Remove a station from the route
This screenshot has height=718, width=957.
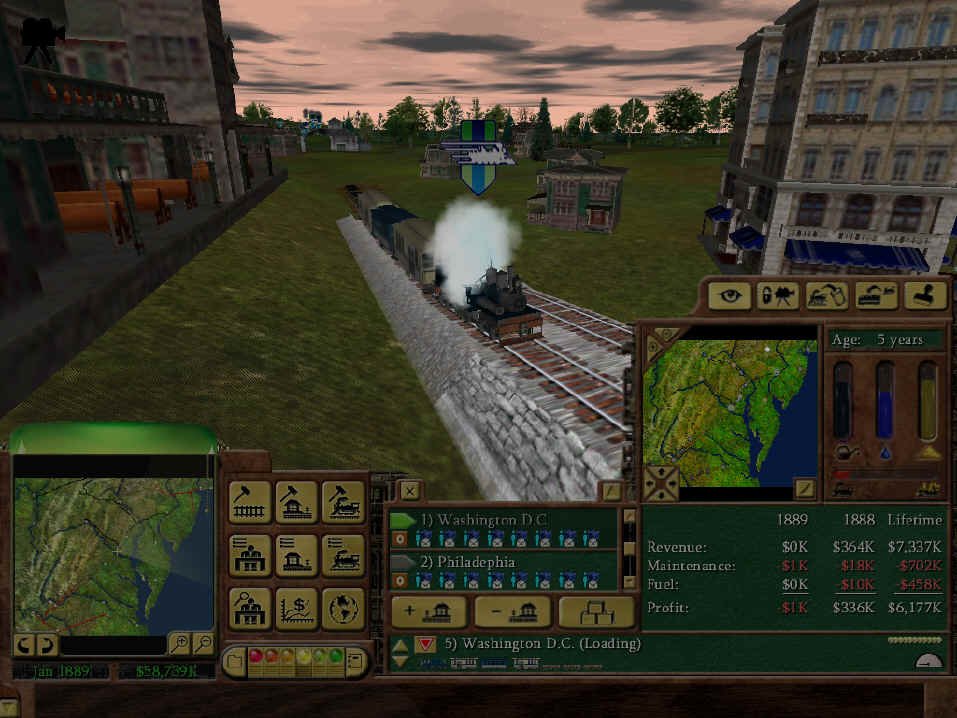tap(513, 612)
